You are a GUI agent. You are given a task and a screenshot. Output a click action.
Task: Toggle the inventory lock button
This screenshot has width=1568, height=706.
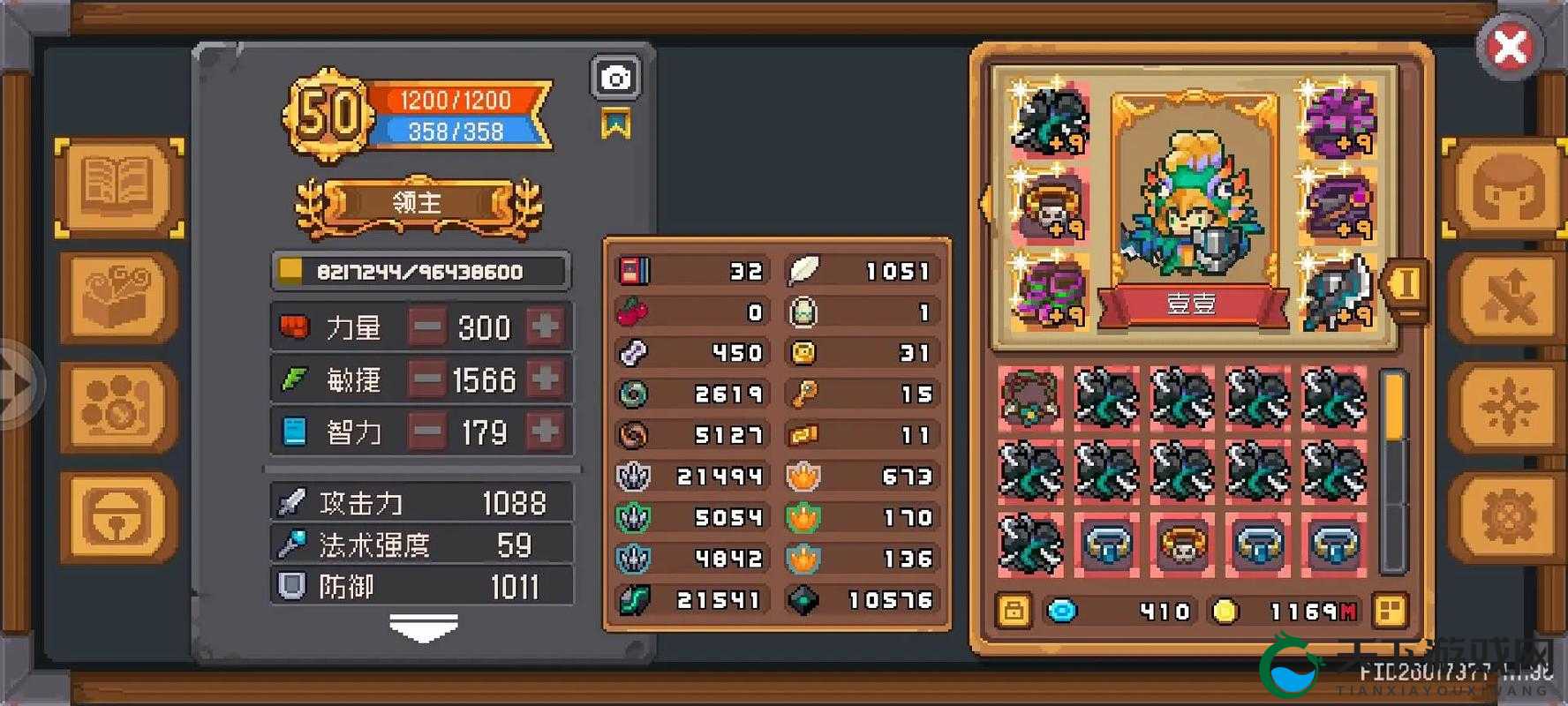pos(1013,611)
